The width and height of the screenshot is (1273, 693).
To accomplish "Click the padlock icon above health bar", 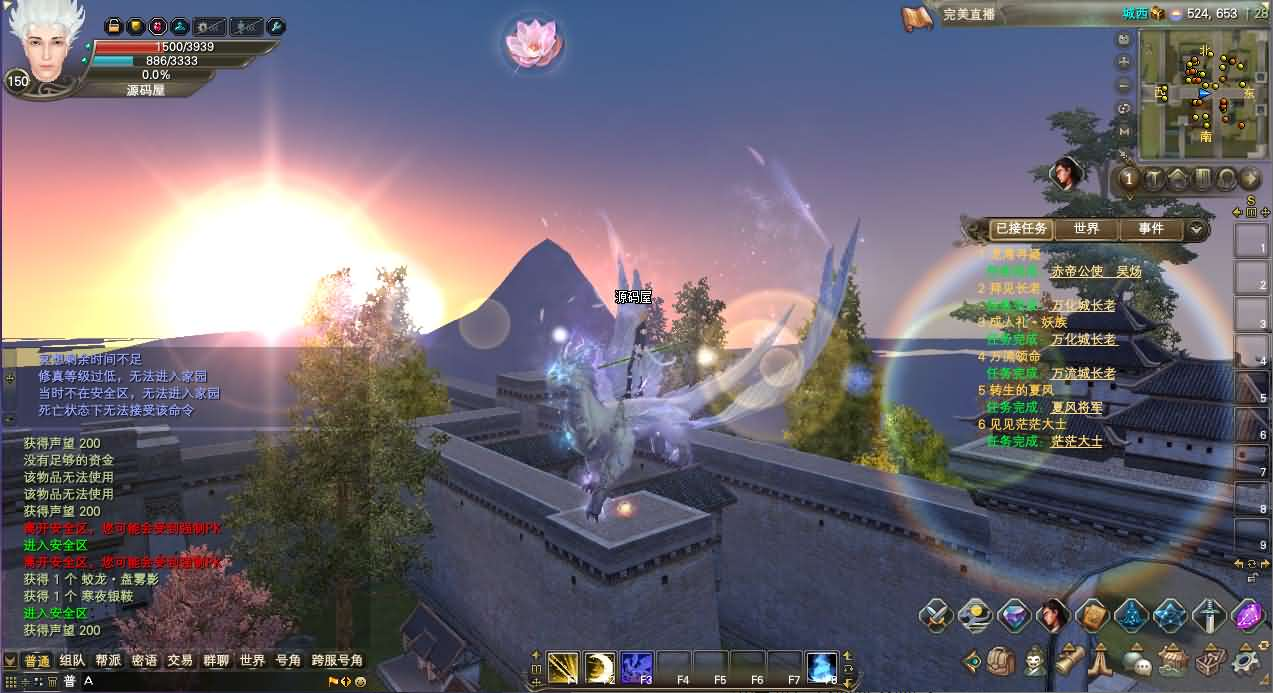I will 114,26.
